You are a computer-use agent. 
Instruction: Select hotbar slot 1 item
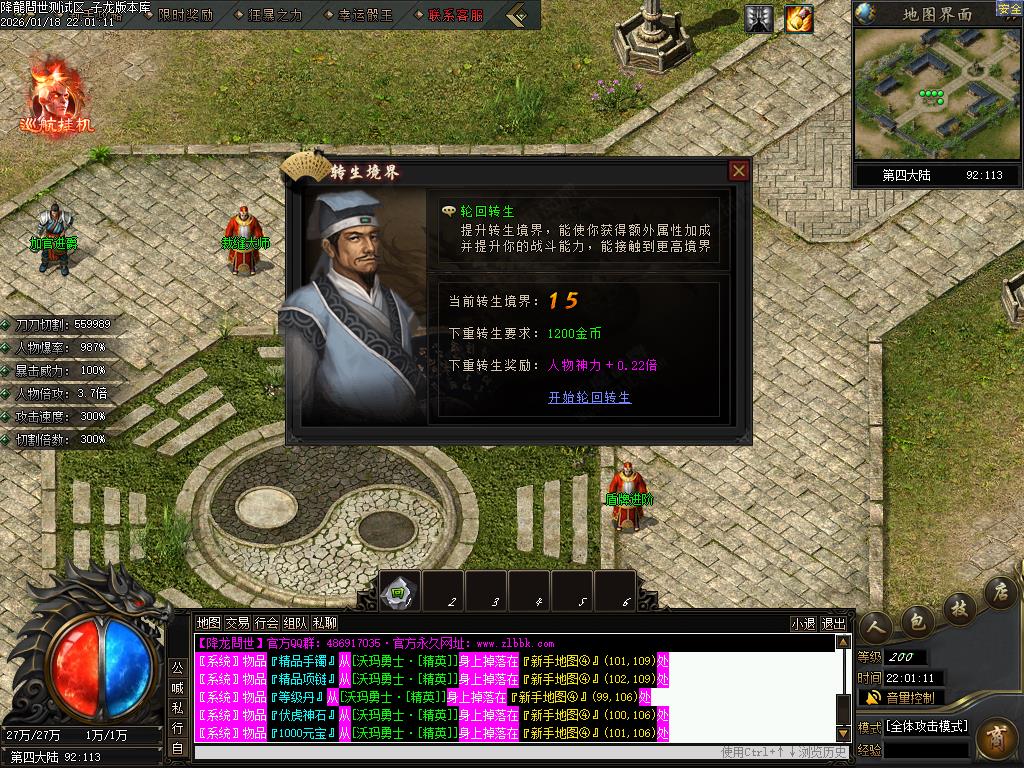(x=400, y=591)
